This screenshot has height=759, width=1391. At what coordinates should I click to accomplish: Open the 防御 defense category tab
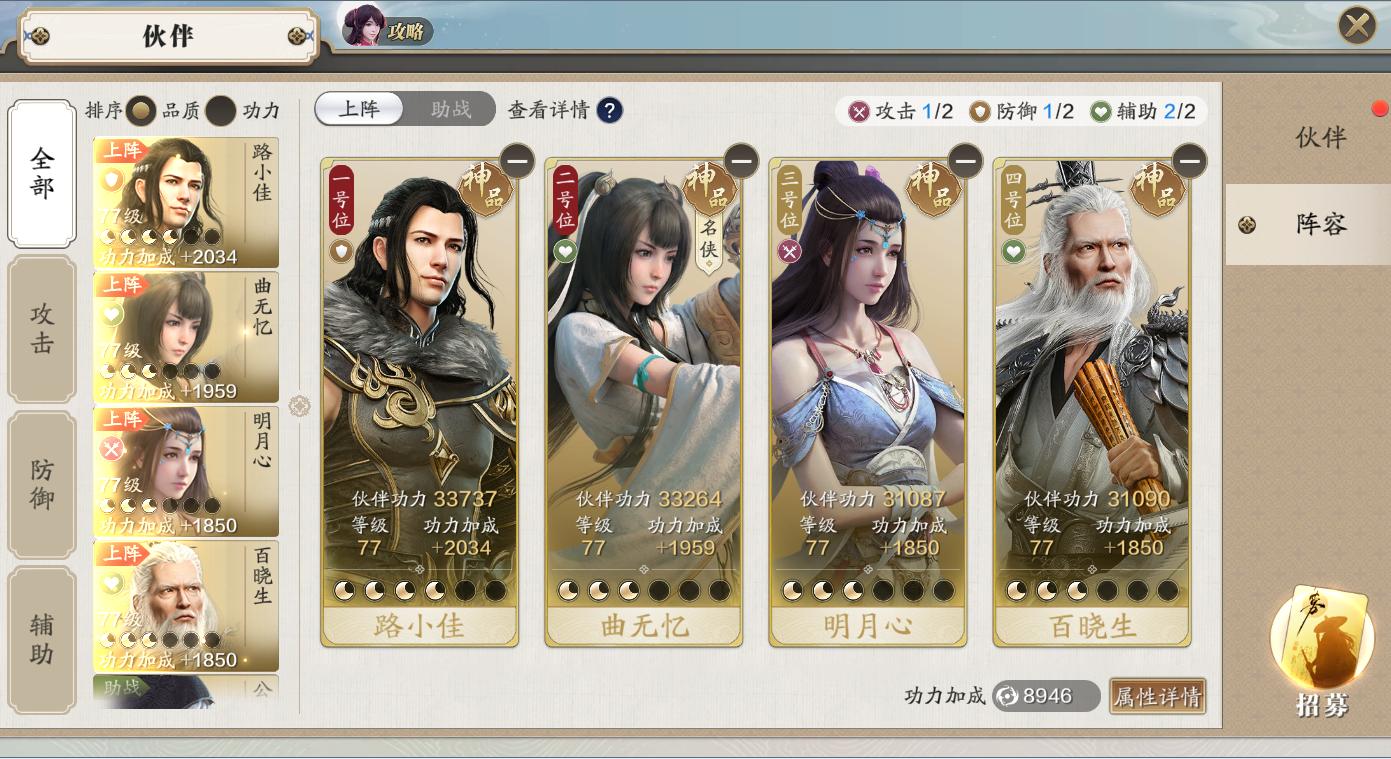(x=42, y=480)
